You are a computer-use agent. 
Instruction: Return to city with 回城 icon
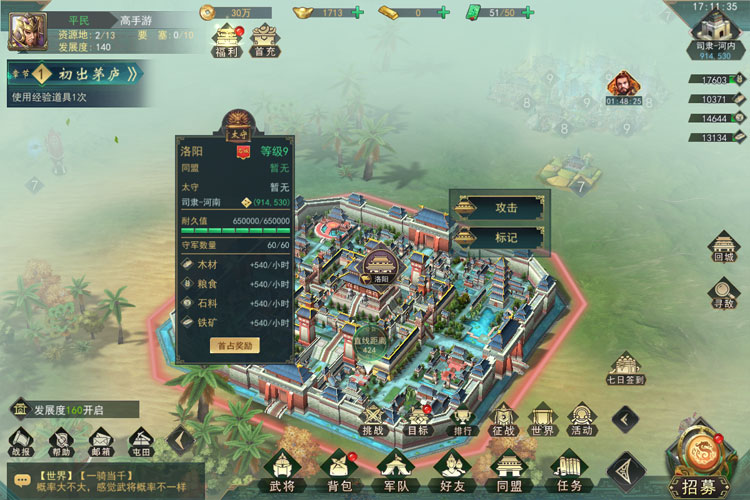coord(722,246)
